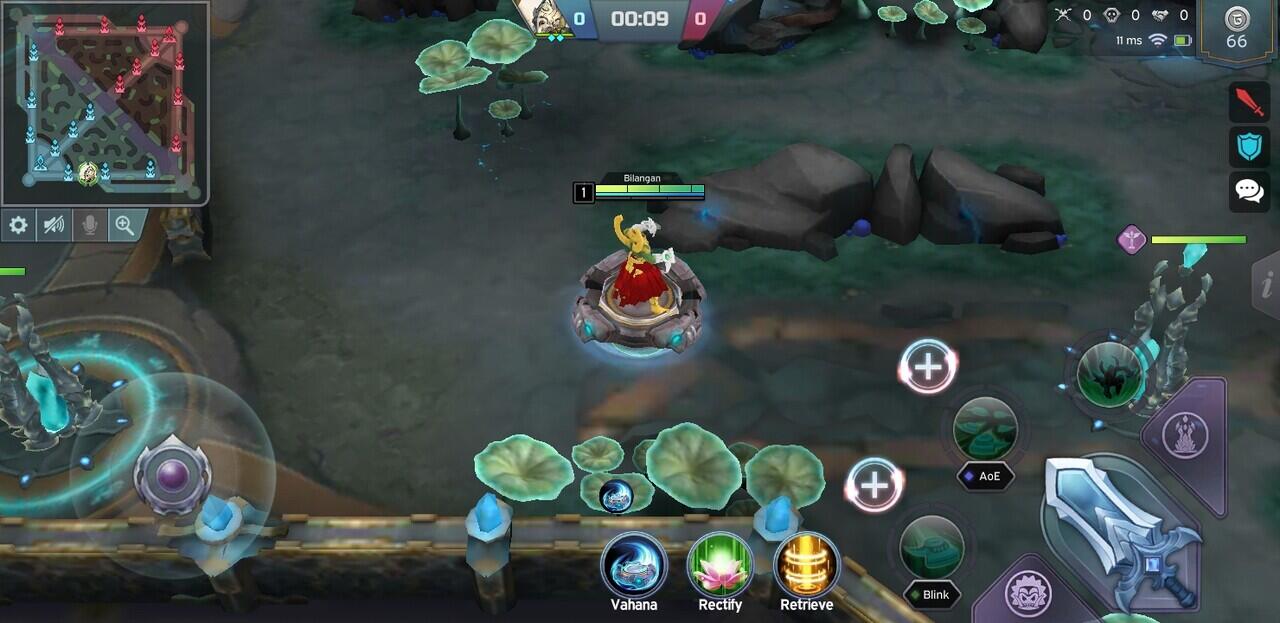
Task: Toggle the speaker mute button
Action: [54, 225]
